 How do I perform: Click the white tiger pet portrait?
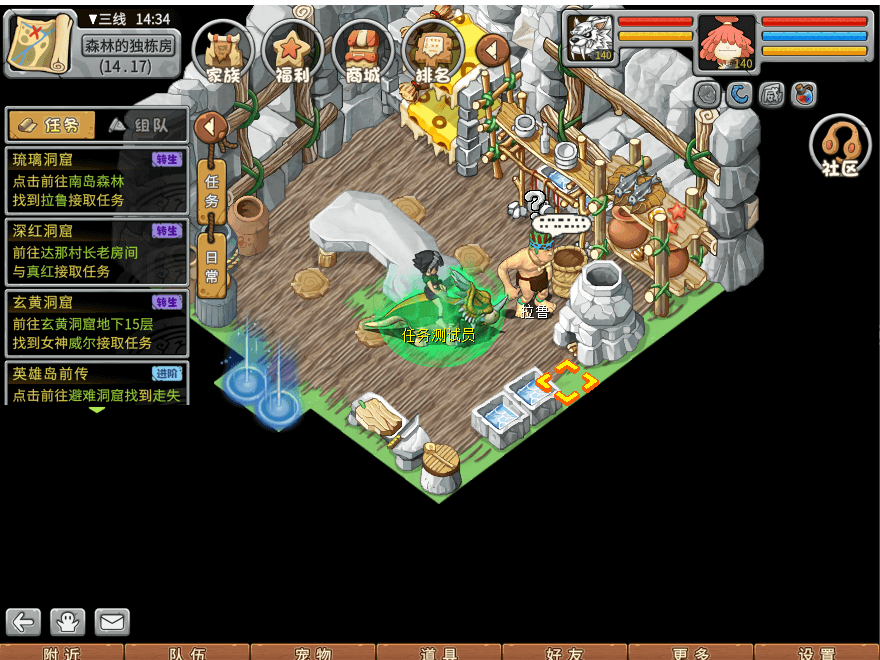click(591, 39)
